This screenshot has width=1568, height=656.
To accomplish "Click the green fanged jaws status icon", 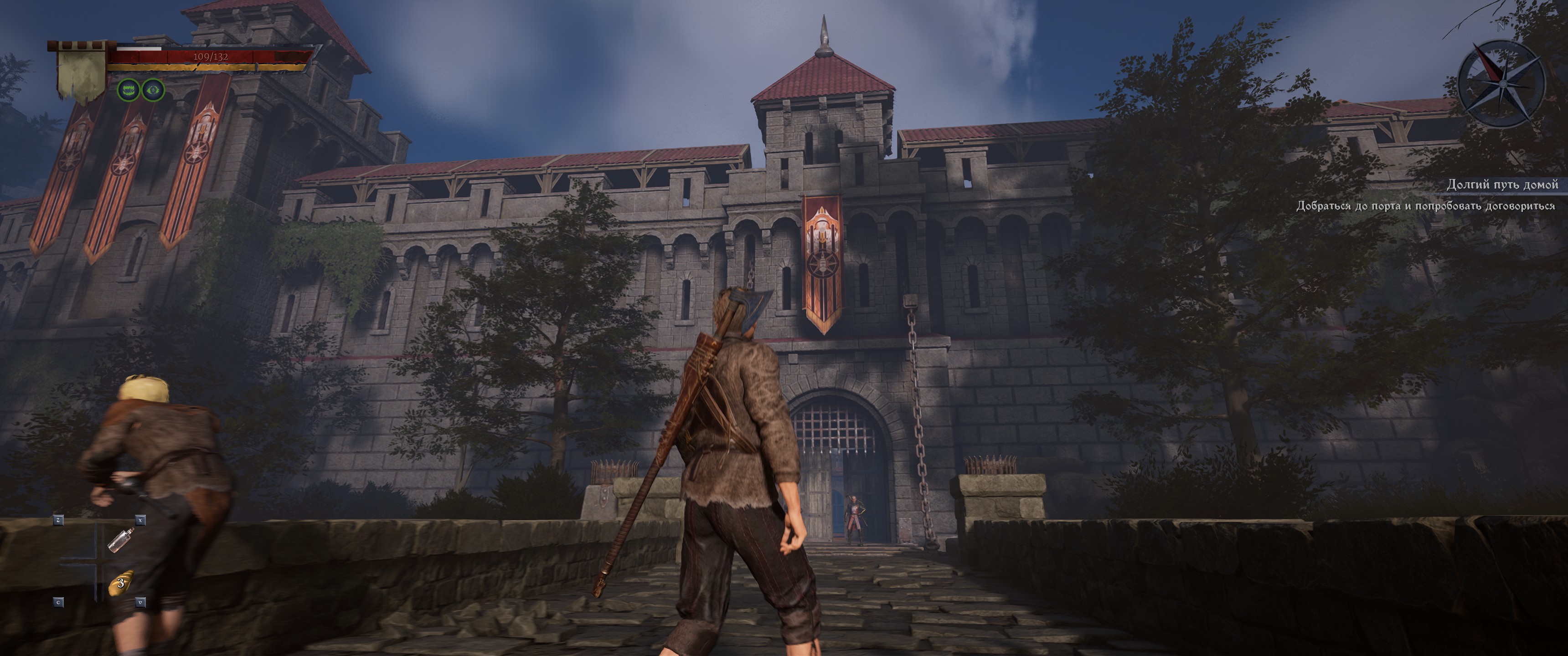I will (x=129, y=91).
